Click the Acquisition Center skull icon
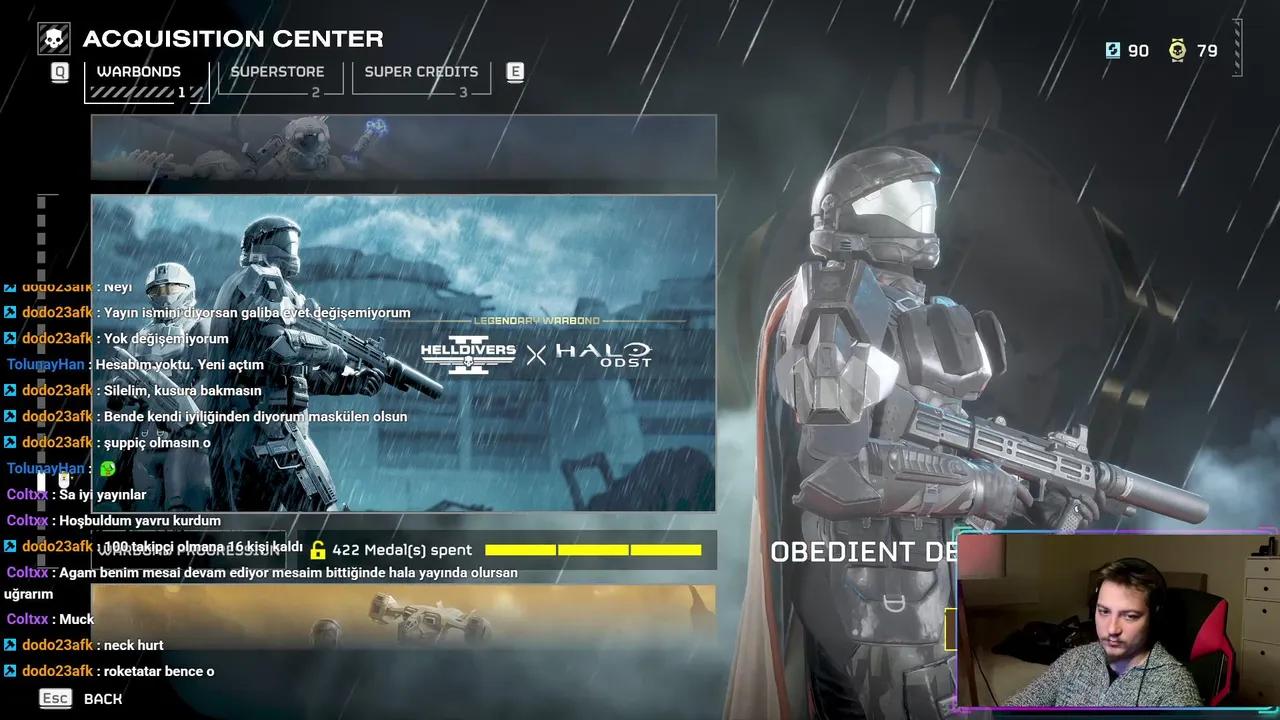Image resolution: width=1280 pixels, height=720 pixels. pos(52,37)
